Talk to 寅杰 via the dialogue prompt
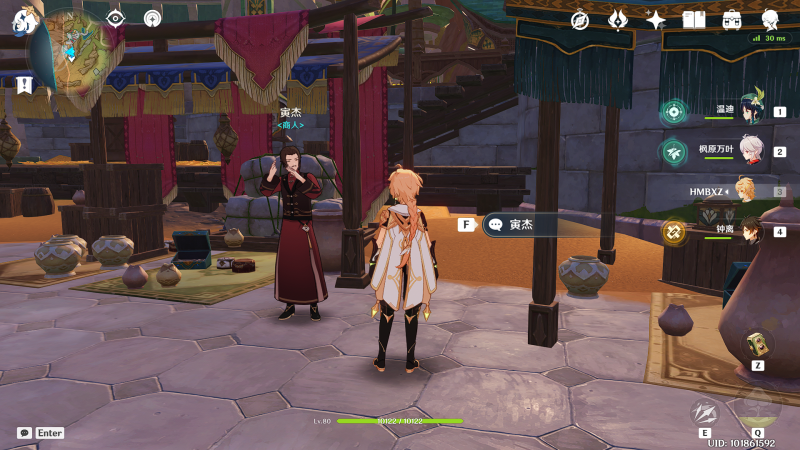Screen dimensions: 800x450 coord(540,225)
